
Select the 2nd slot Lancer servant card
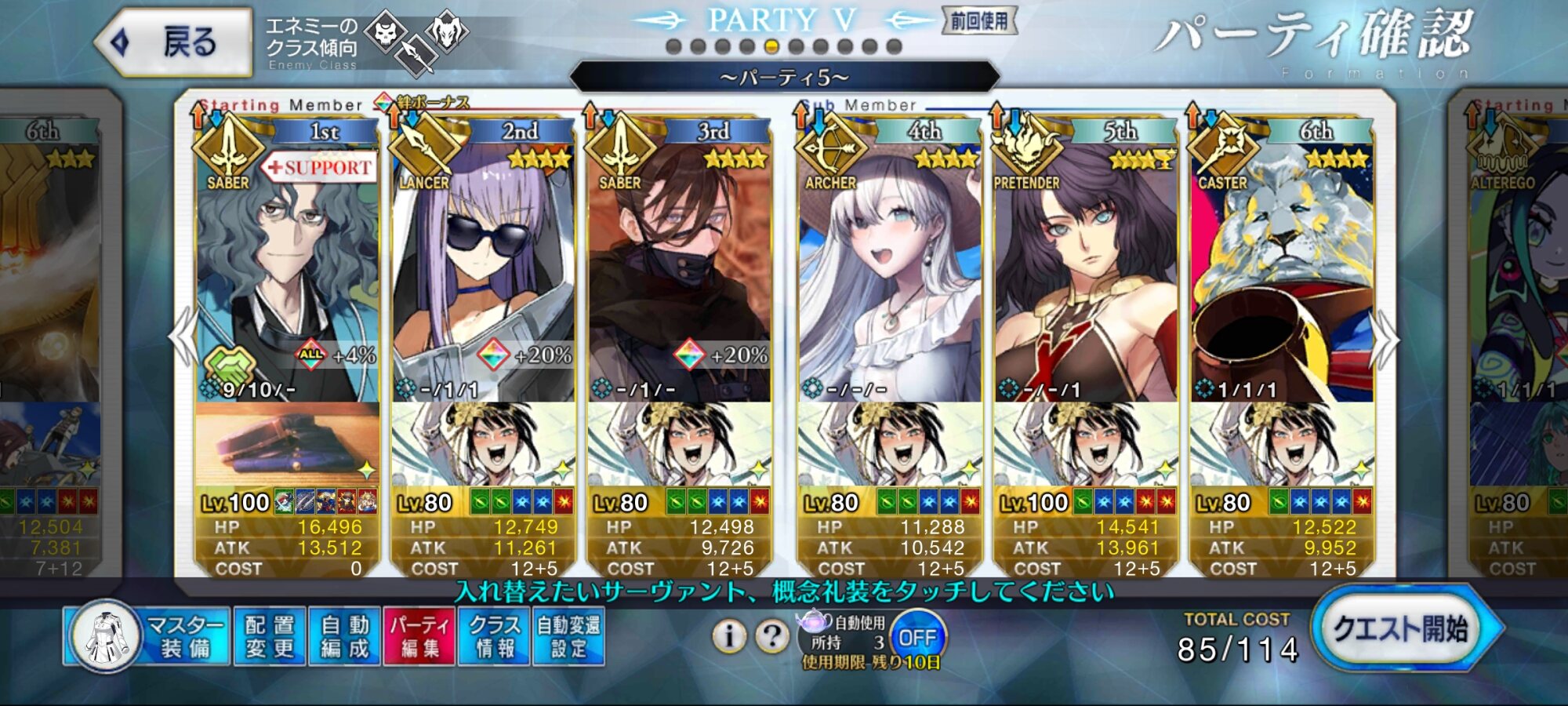[483, 267]
